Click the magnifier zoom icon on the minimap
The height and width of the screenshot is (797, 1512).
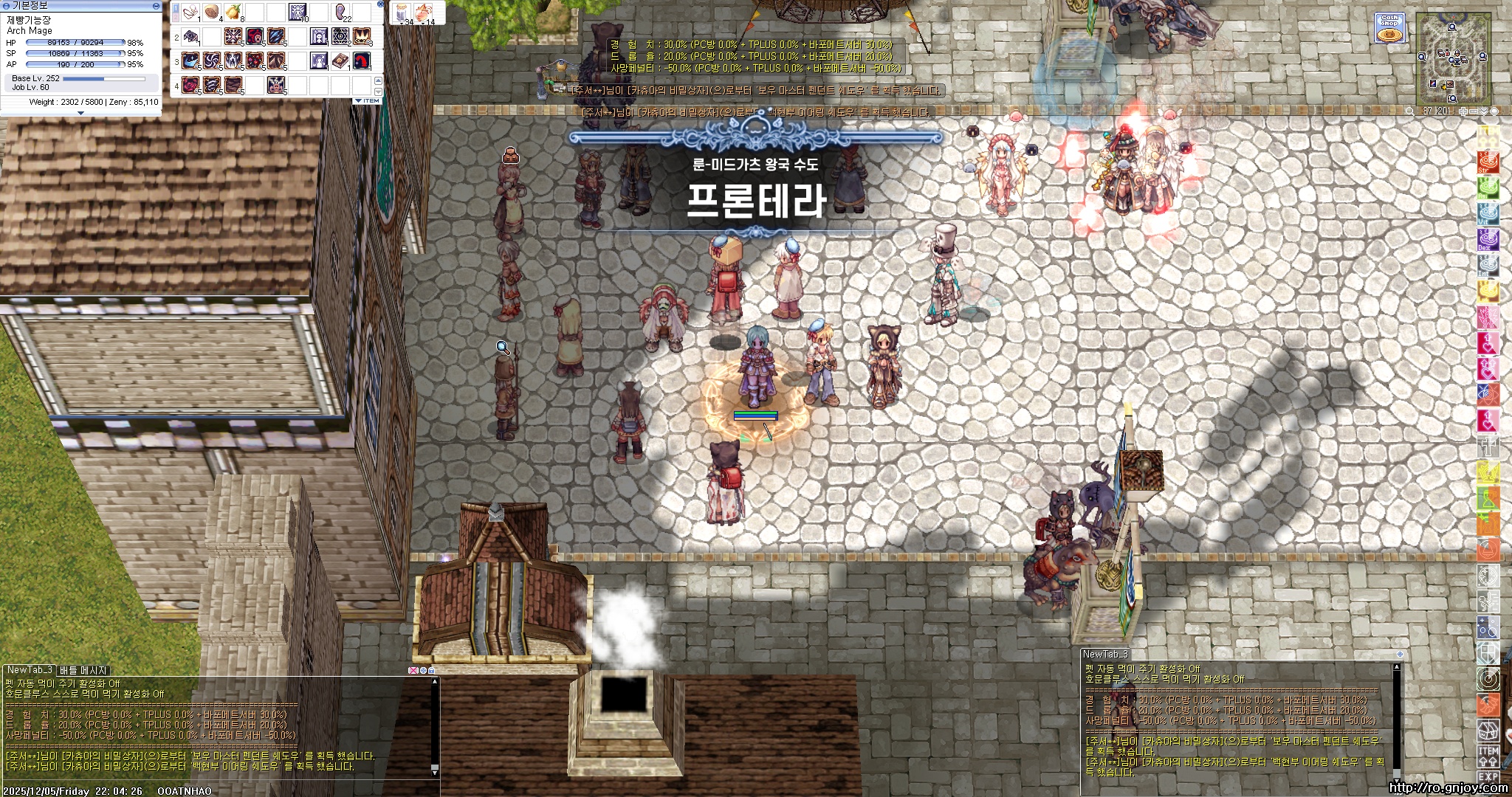(1410, 111)
